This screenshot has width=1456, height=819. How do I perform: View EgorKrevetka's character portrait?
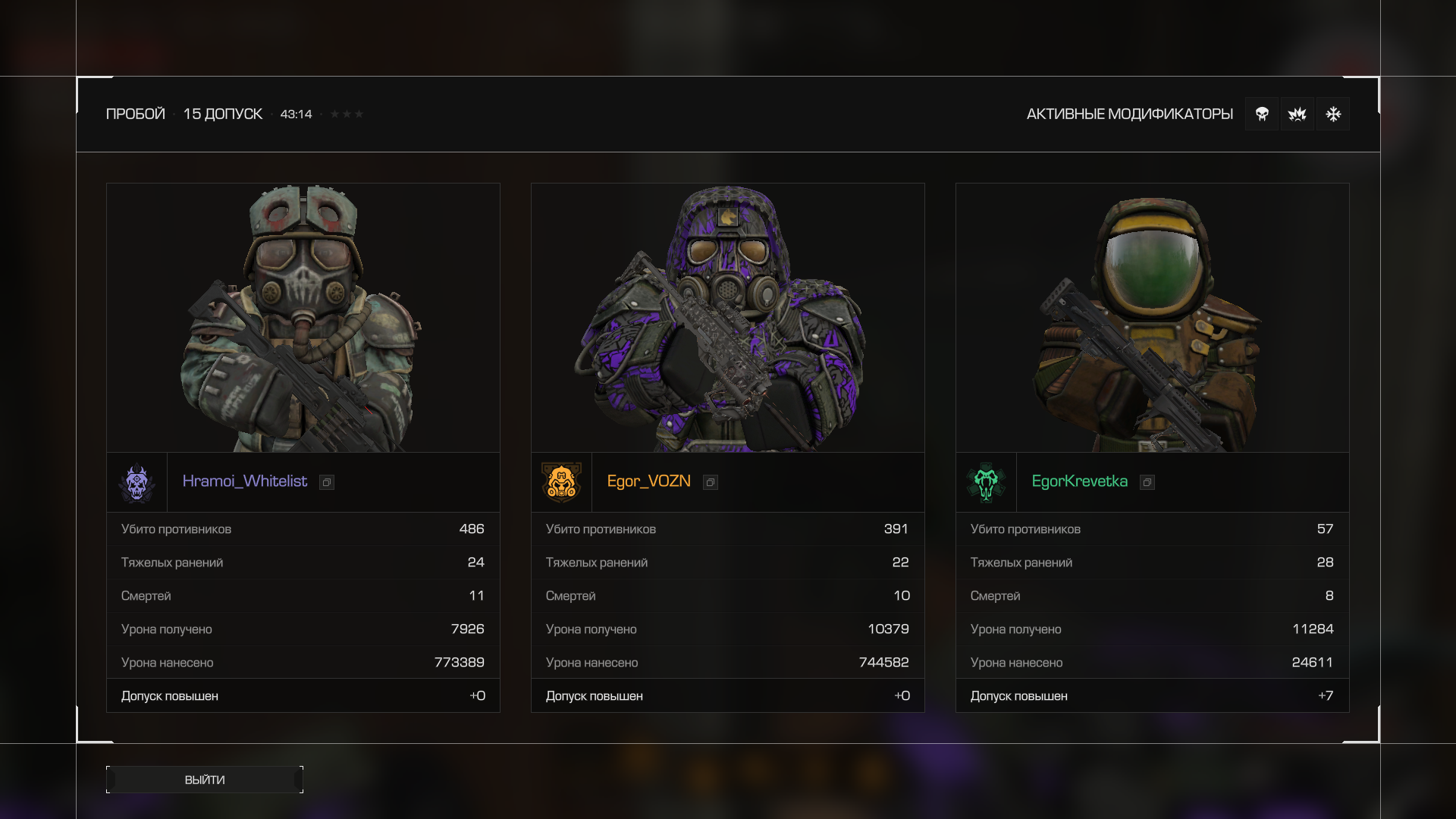click(1152, 318)
